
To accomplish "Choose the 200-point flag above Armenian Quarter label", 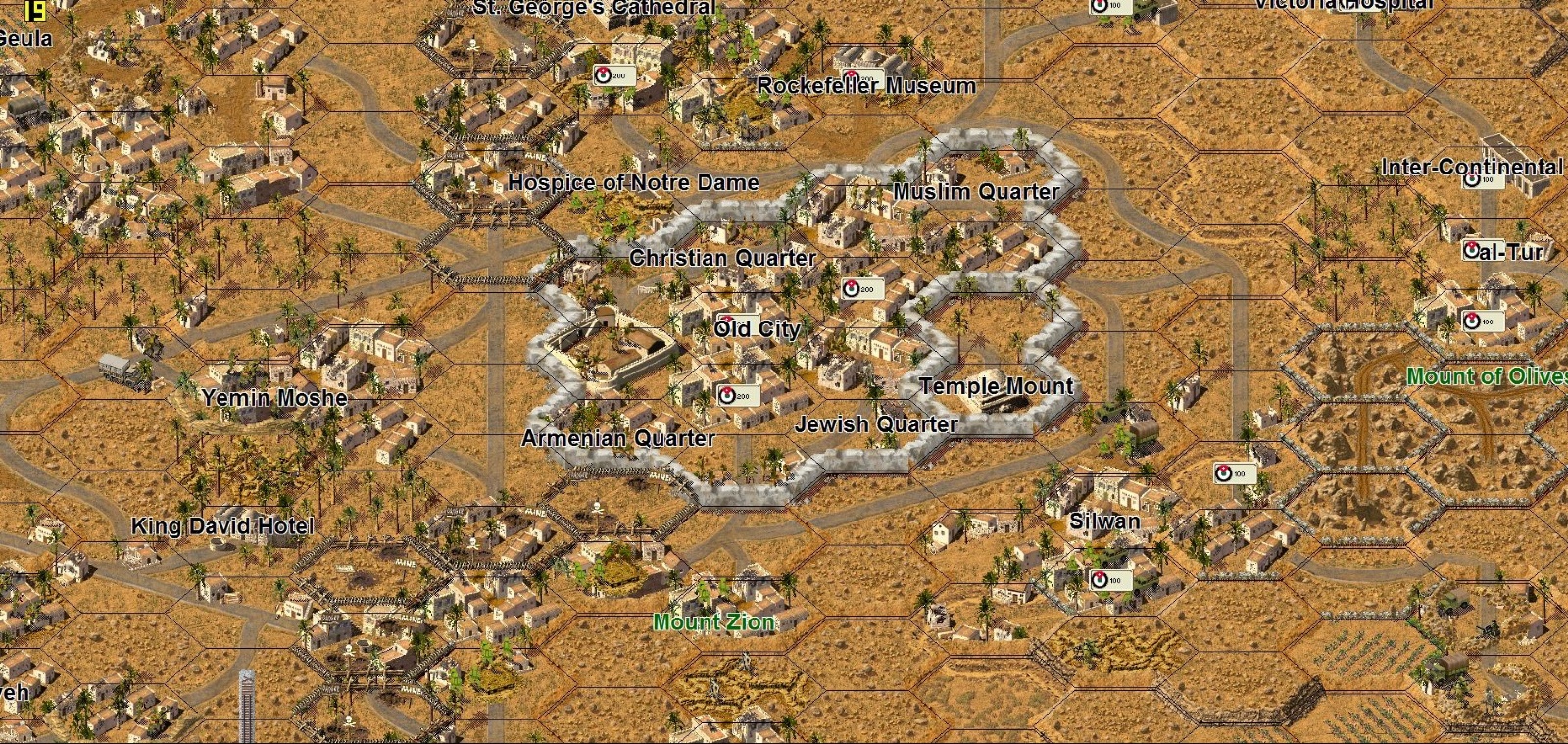I will tap(737, 396).
